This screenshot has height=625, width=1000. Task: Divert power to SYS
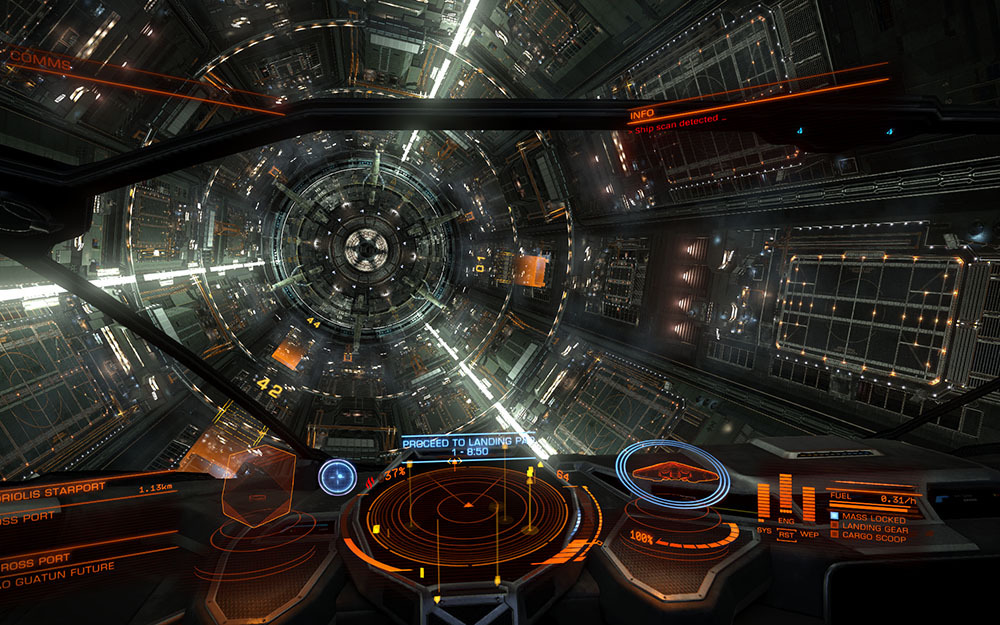tap(765, 531)
